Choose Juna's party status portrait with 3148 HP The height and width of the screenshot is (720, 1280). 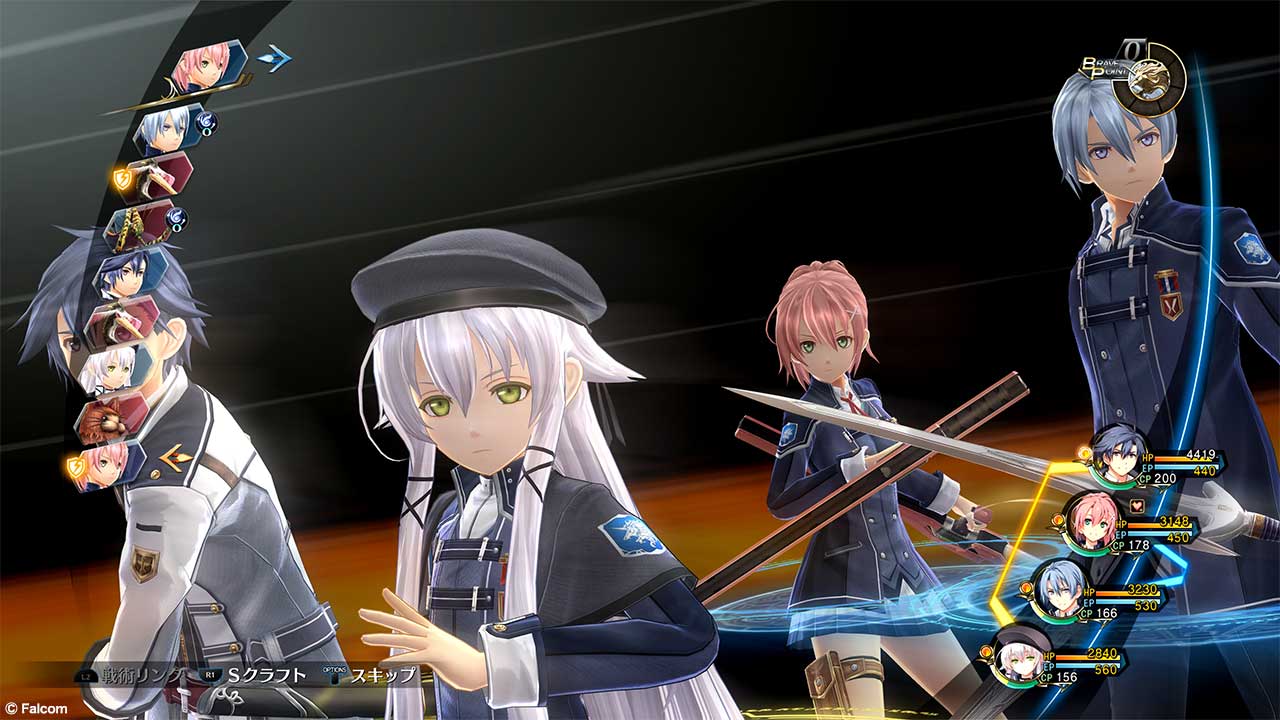click(x=1090, y=520)
